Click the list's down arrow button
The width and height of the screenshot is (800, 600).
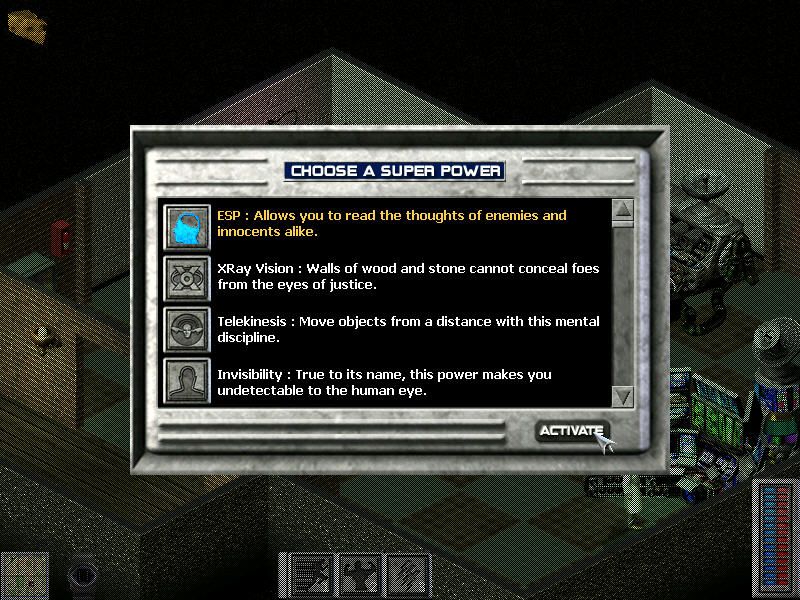tap(622, 395)
